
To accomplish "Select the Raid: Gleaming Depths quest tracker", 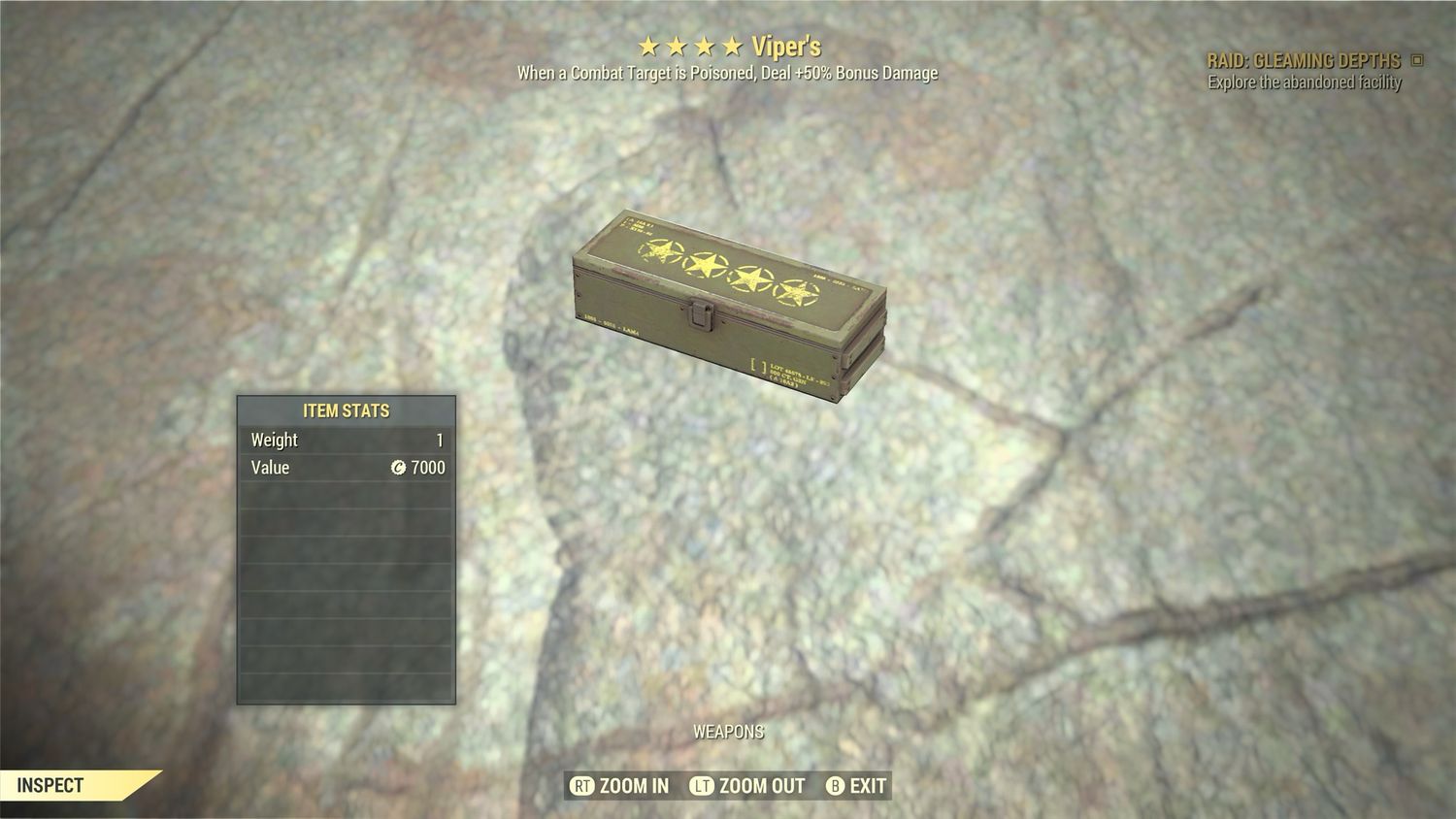I will [1304, 60].
